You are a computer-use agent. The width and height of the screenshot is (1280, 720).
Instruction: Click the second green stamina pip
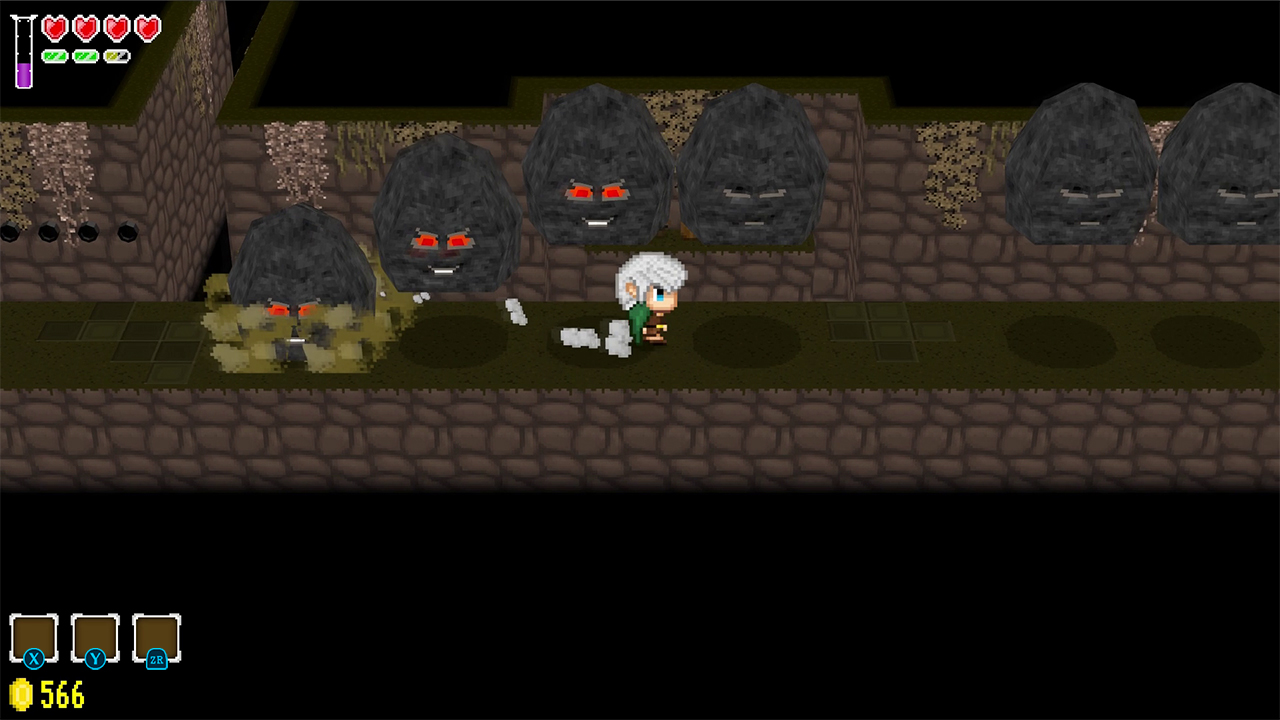tap(86, 55)
